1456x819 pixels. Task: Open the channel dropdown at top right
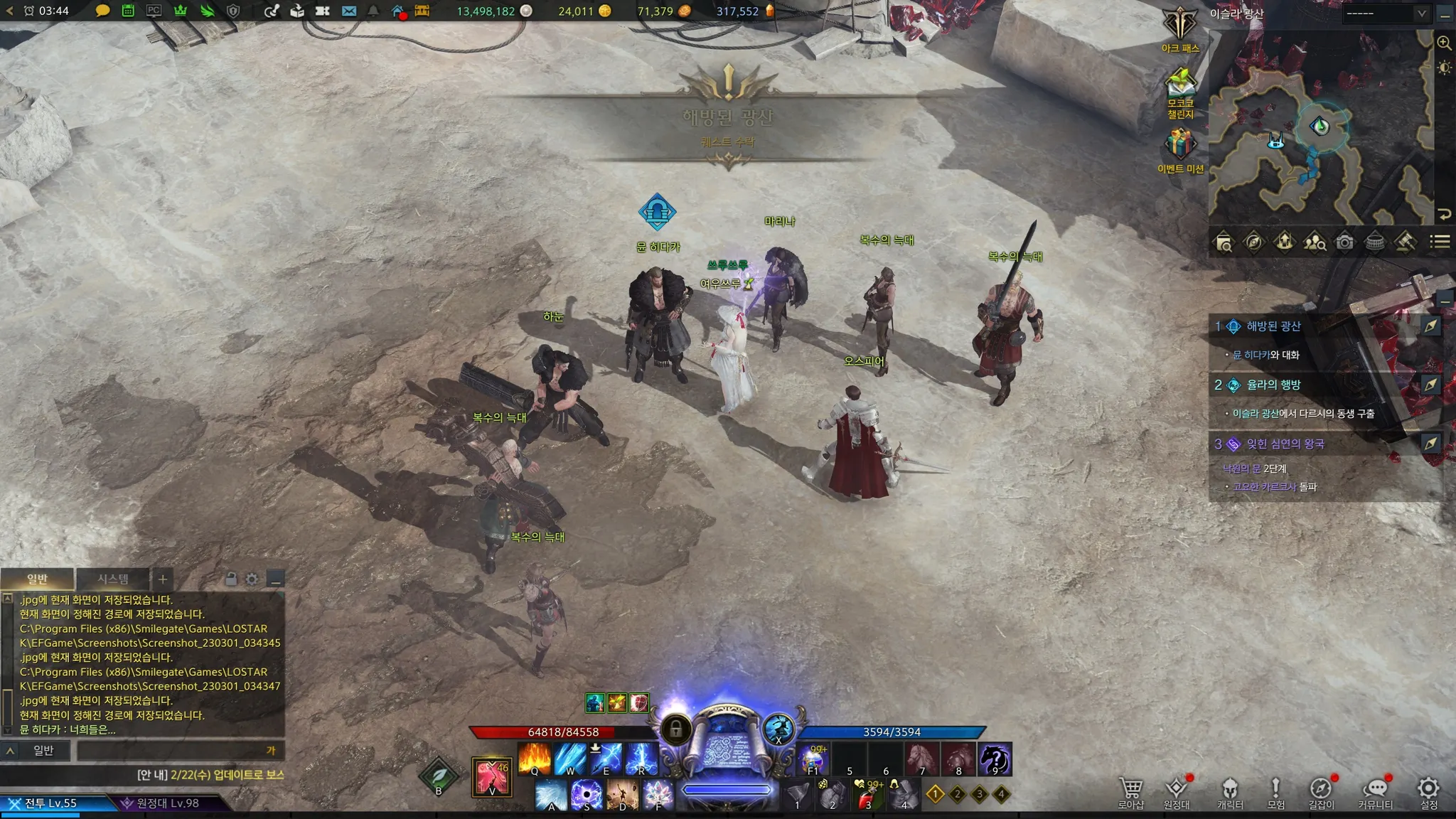coord(1385,14)
